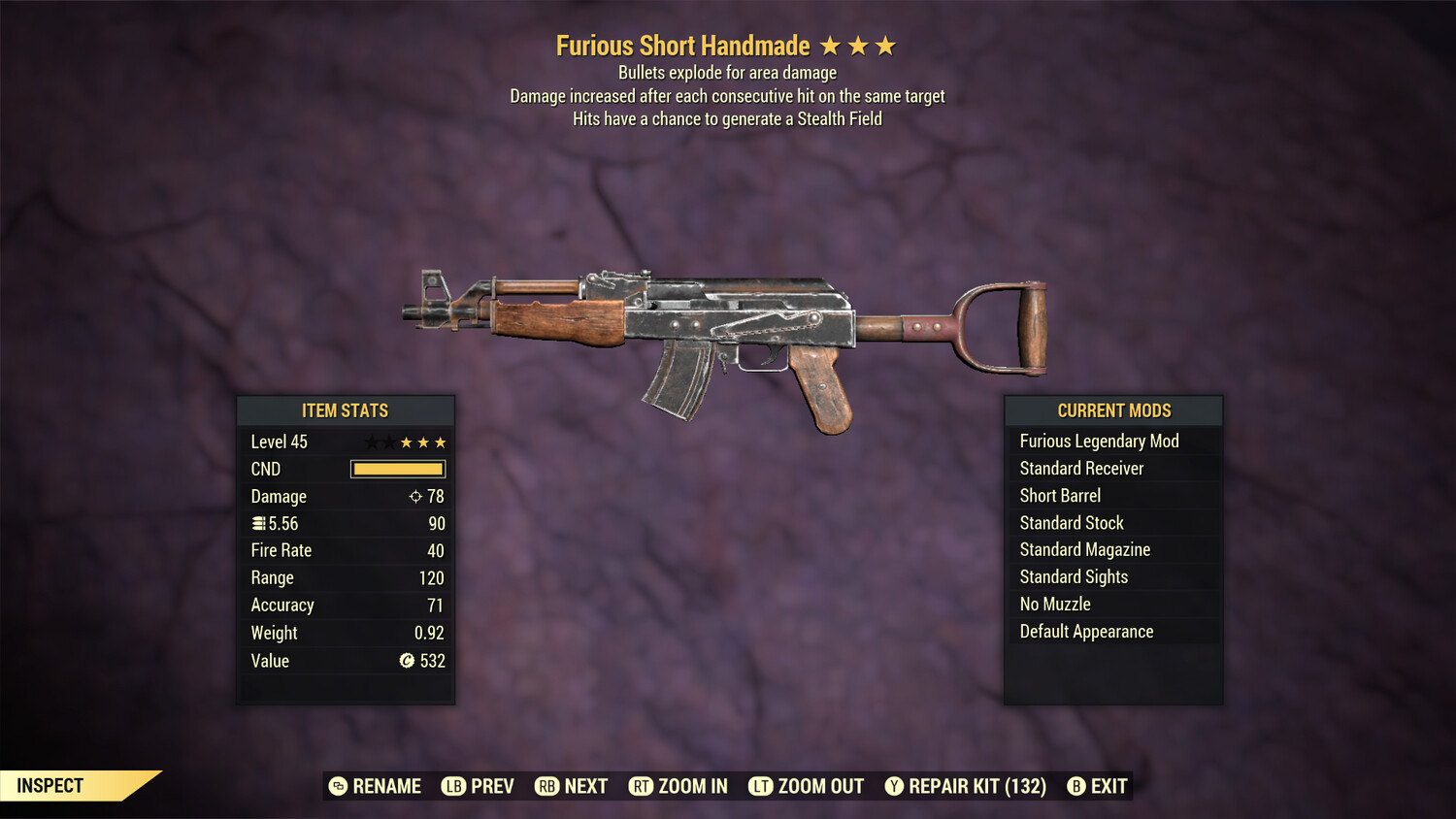Click the yellow CND condition bar
Viewport: 1456px width, 819px height.
397,469
